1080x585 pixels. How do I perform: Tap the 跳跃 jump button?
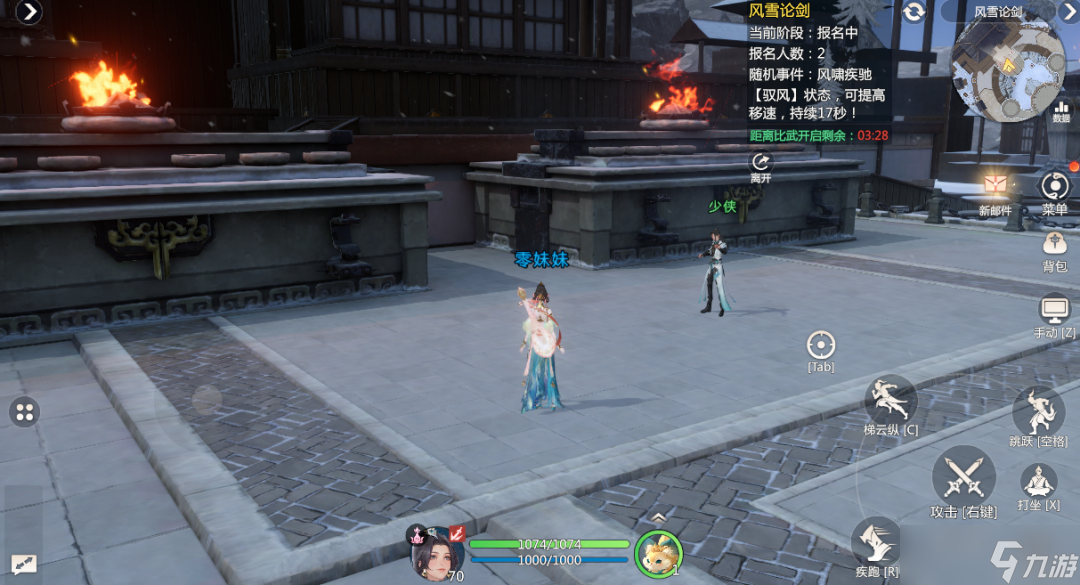click(x=1038, y=412)
